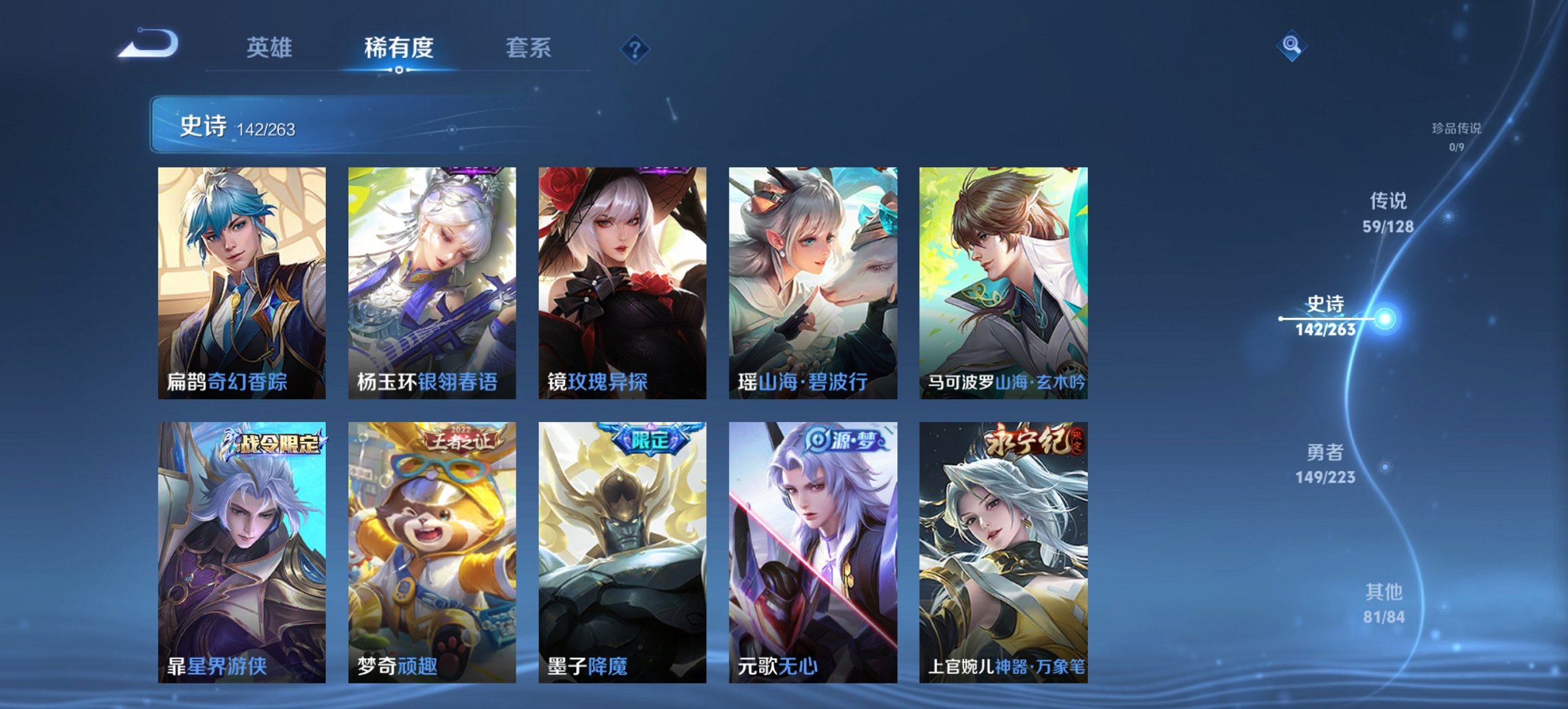The image size is (1568, 709).
Task: Click the question mark help icon
Action: (634, 49)
